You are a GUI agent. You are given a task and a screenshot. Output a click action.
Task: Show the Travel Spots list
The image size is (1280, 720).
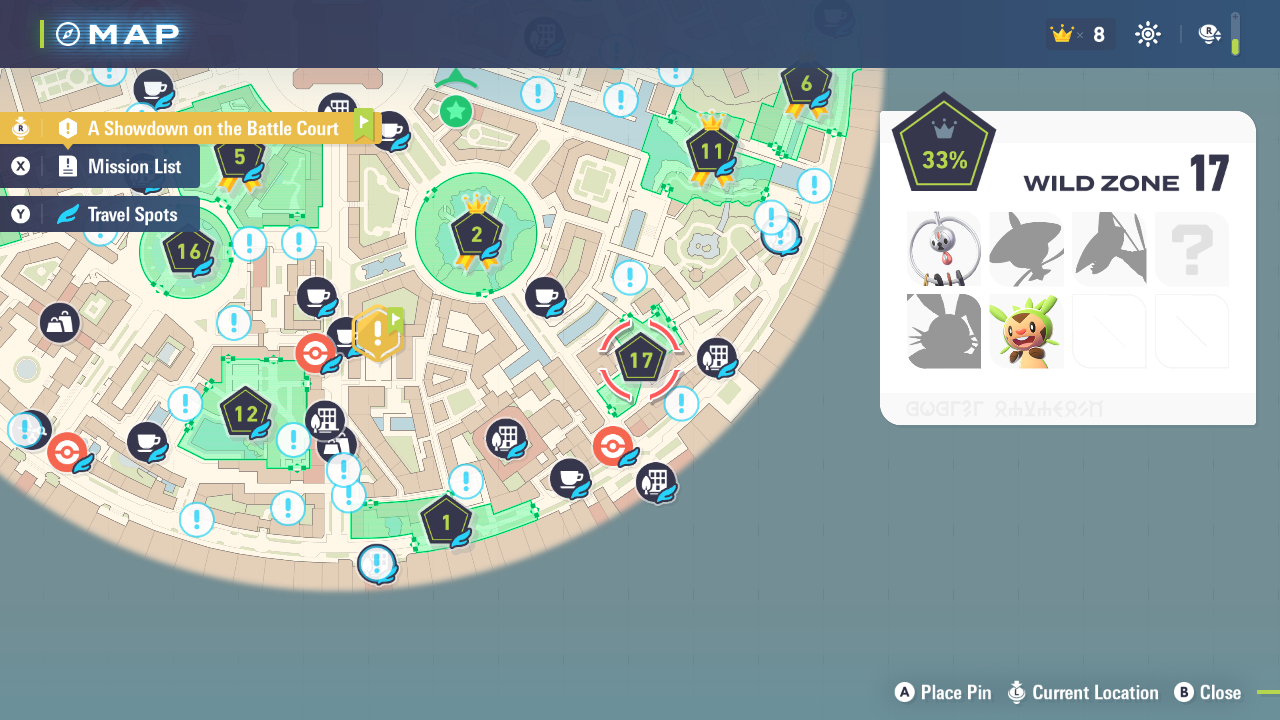pos(100,214)
